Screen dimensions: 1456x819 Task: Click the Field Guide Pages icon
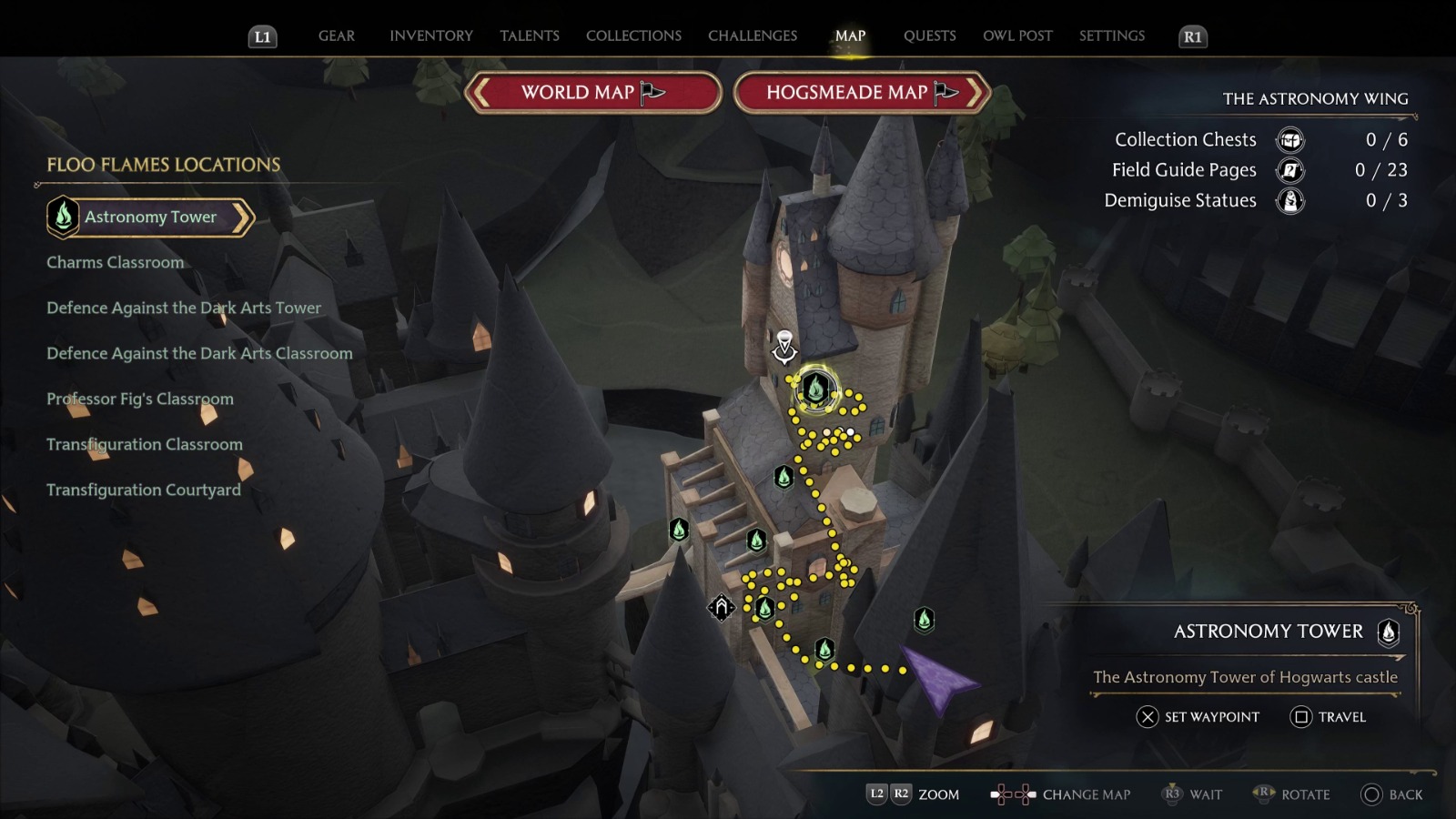coord(1289,170)
